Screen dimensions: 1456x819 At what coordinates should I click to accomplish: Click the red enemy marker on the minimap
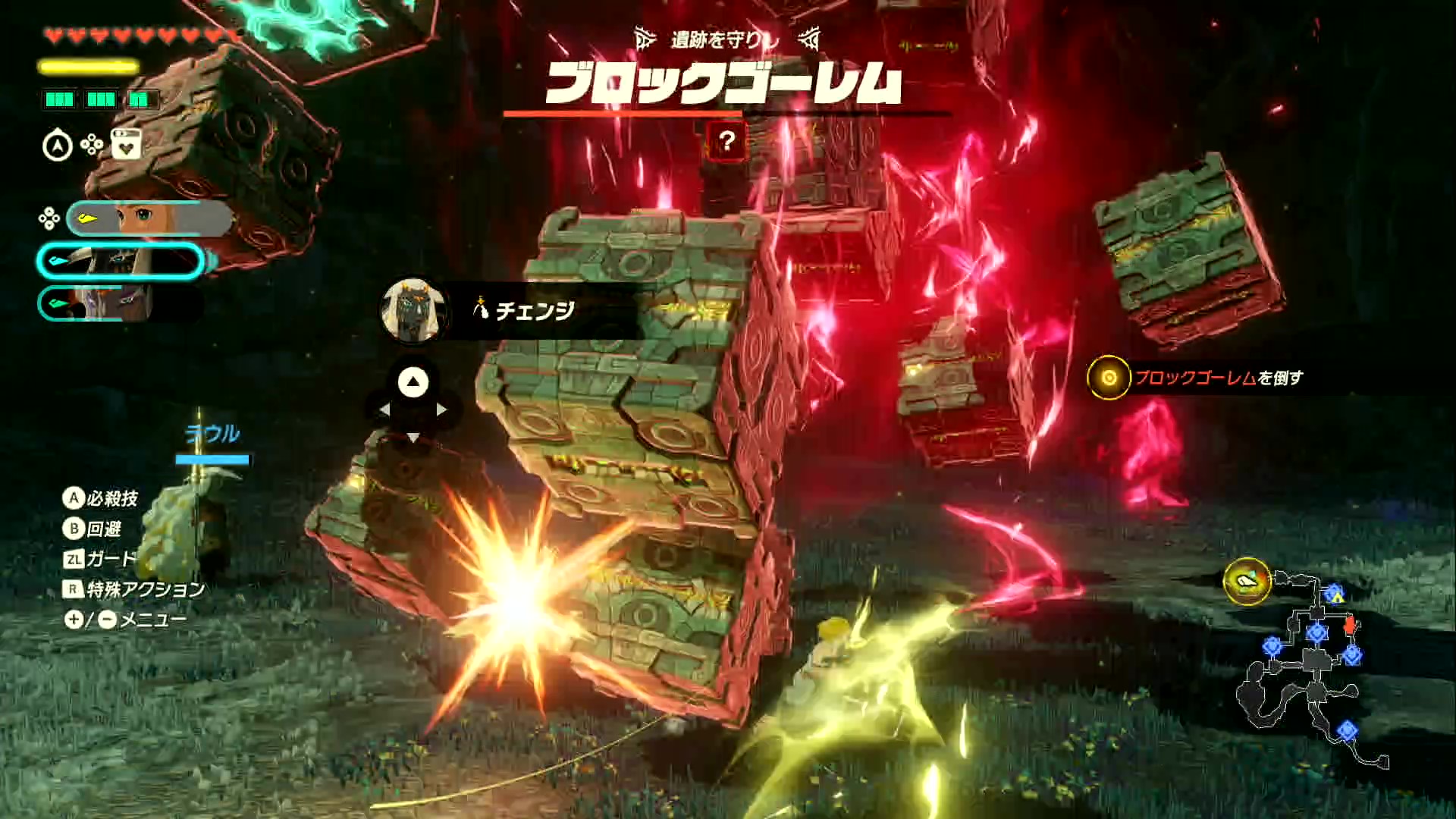point(1349,623)
